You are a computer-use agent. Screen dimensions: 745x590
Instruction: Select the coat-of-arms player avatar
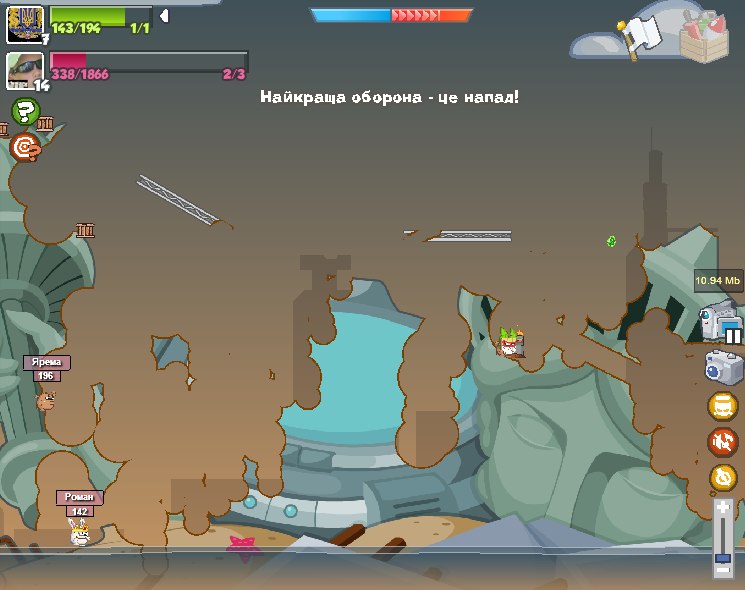[x=24, y=22]
